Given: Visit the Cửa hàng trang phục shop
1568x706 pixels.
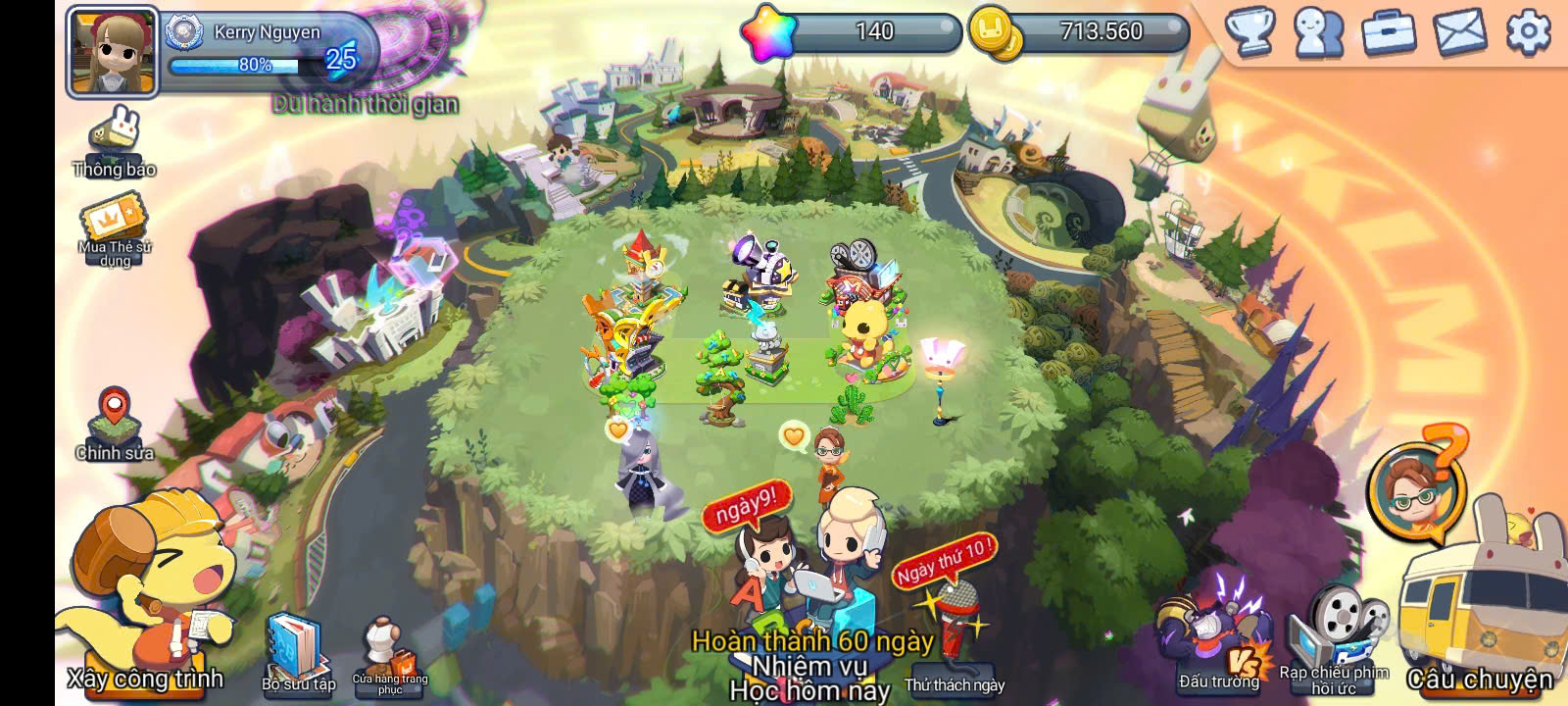Looking at the screenshot, I should (389, 654).
